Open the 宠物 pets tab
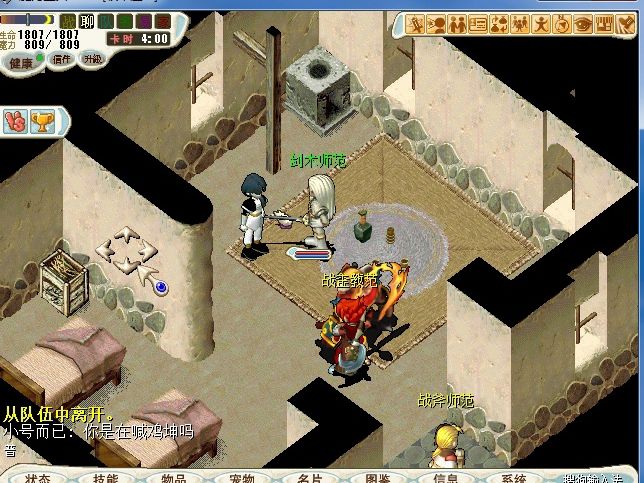644x483 pixels. coord(241,477)
